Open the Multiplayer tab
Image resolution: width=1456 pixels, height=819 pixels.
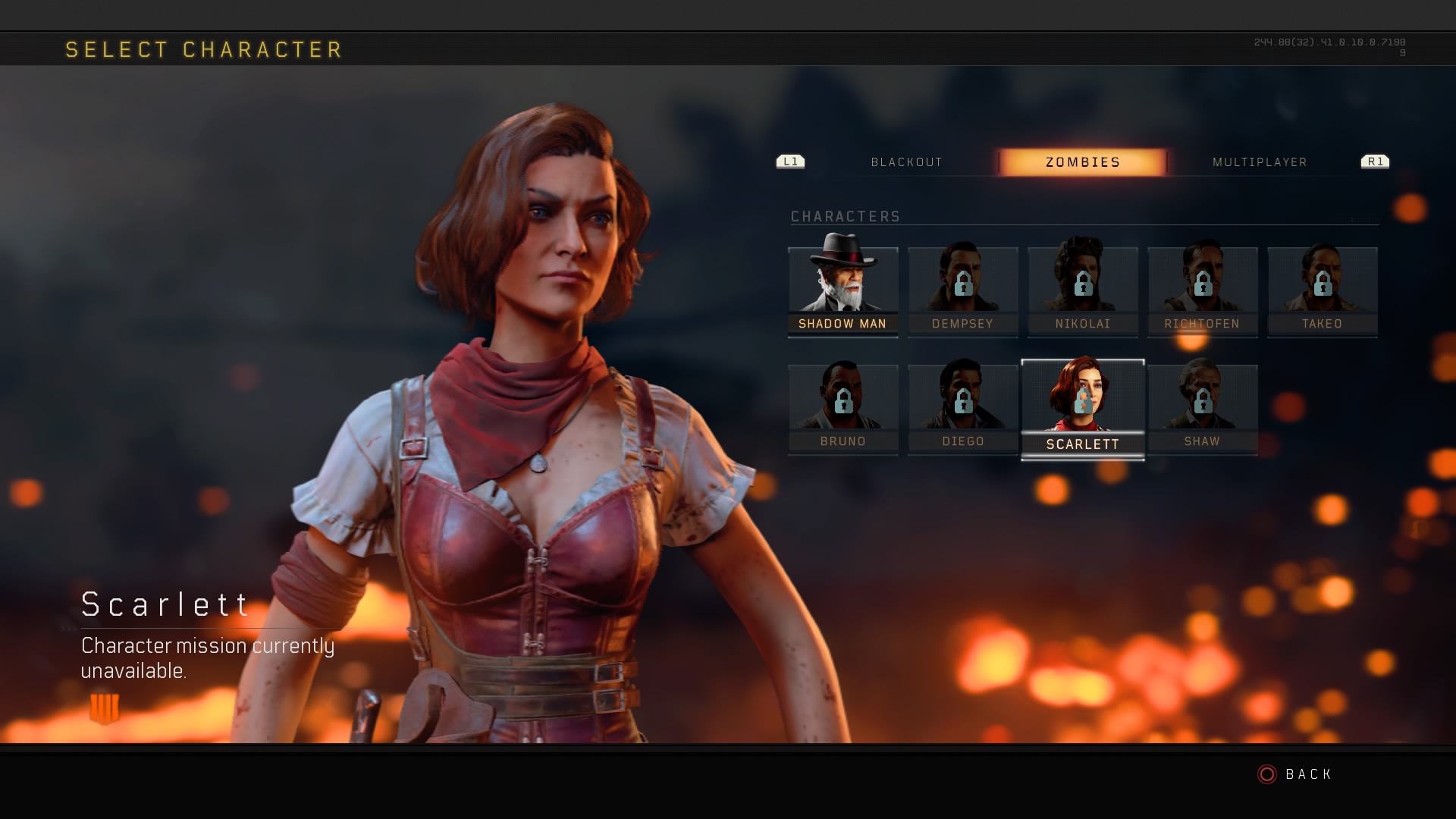[x=1259, y=162]
